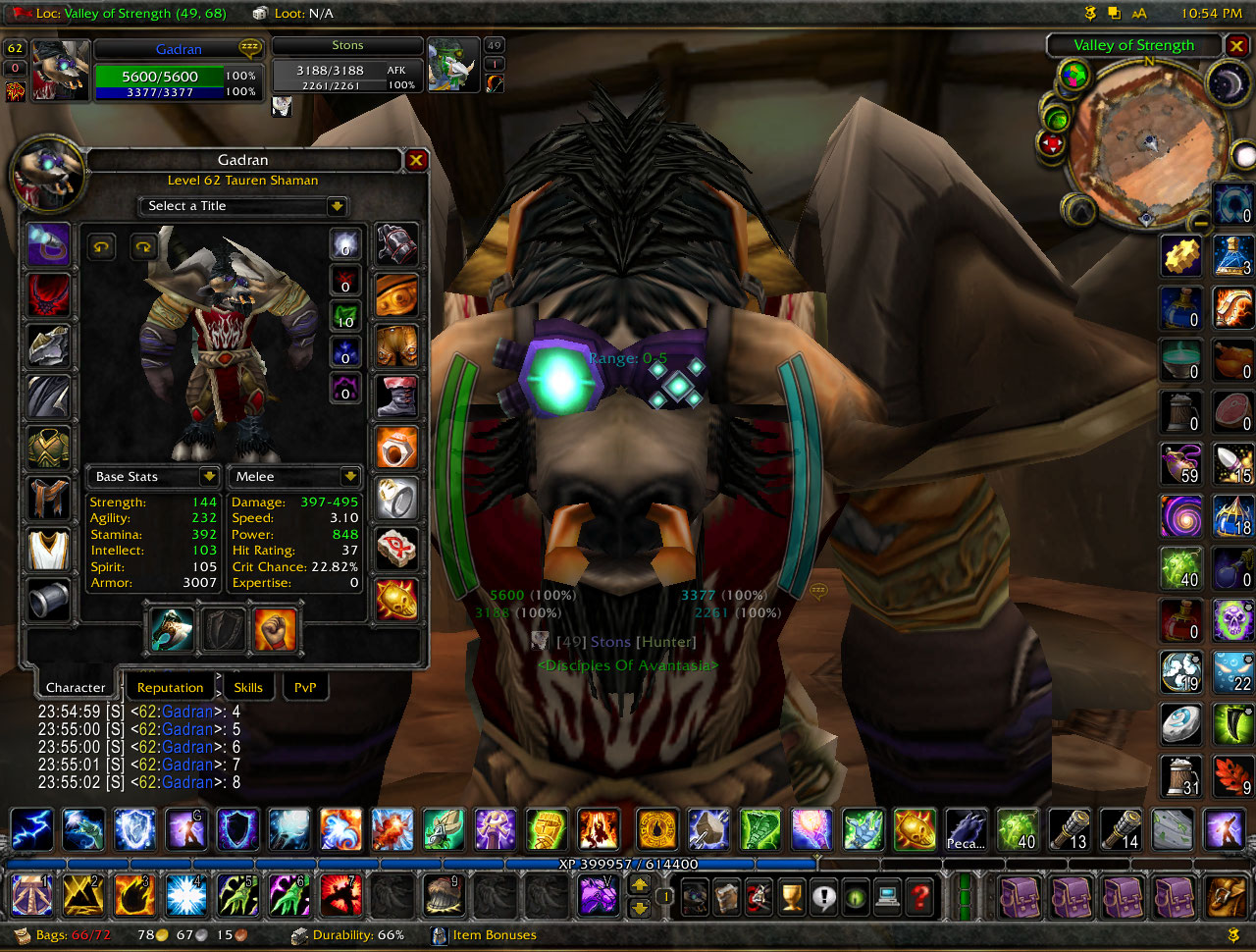Activate the frost snowflake ability

[x=185, y=896]
